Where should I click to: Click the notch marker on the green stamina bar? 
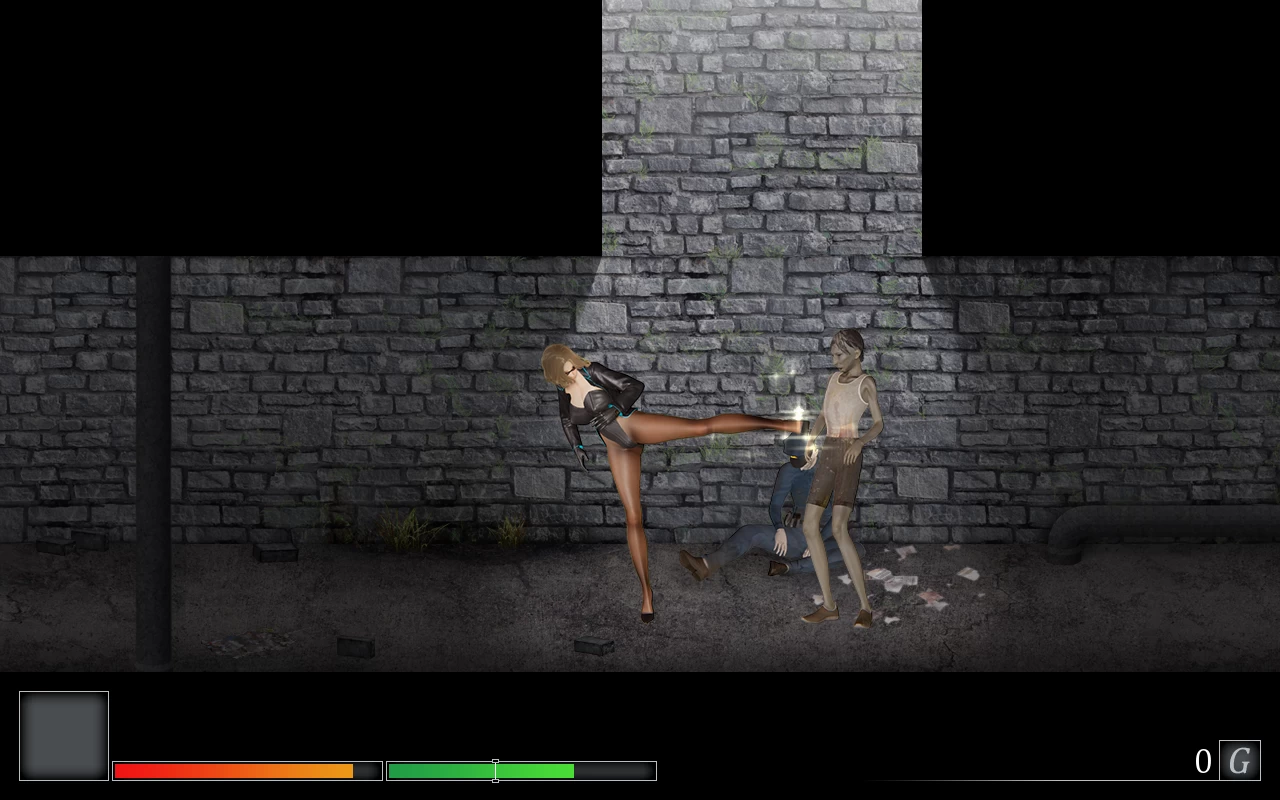(495, 770)
